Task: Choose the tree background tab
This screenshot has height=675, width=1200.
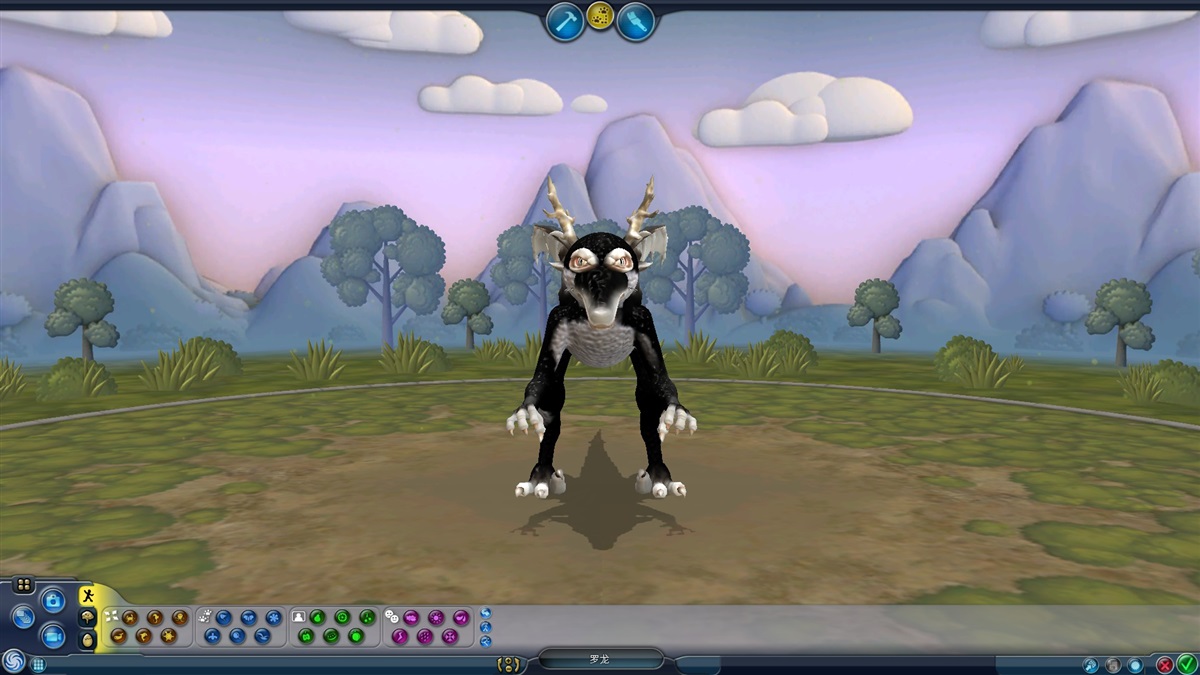Action: tap(88, 618)
